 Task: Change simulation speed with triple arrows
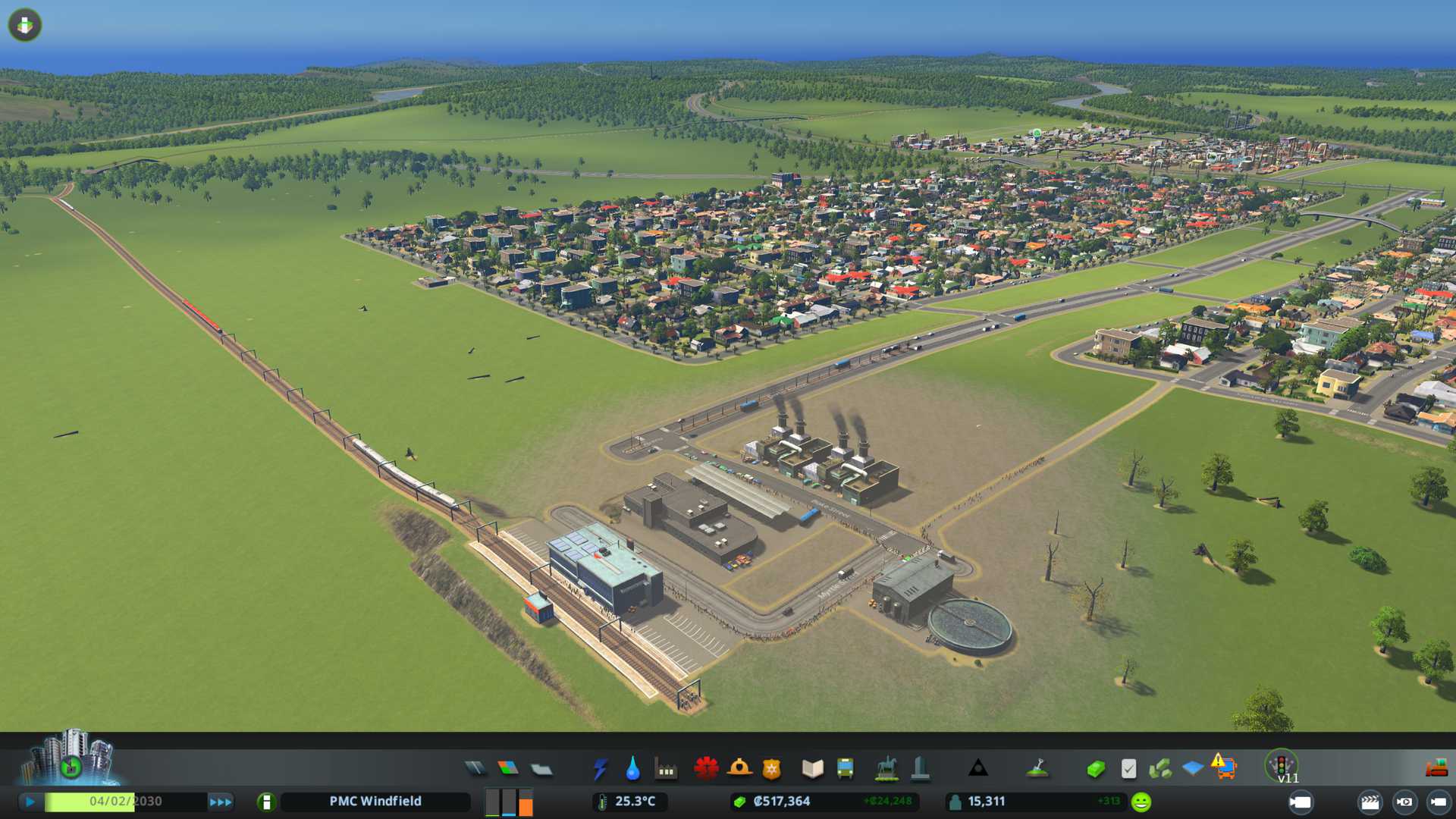(x=221, y=802)
